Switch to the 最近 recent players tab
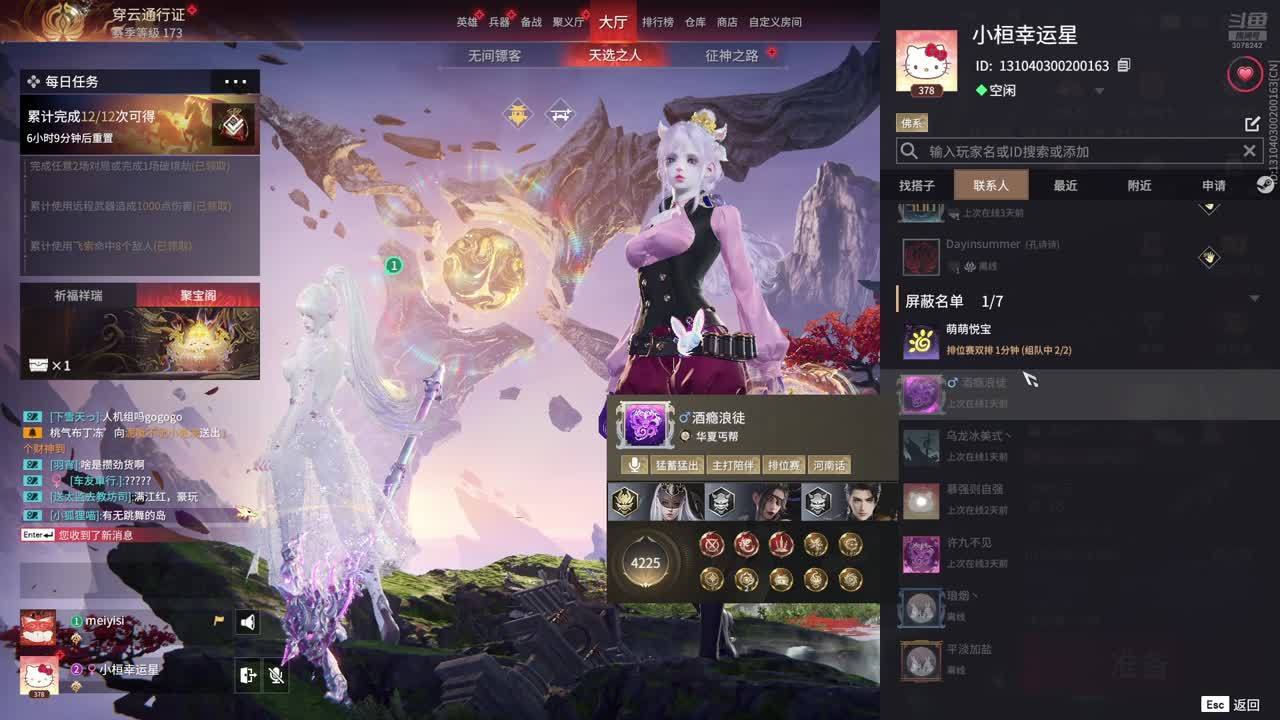The image size is (1280, 720). [1065, 186]
